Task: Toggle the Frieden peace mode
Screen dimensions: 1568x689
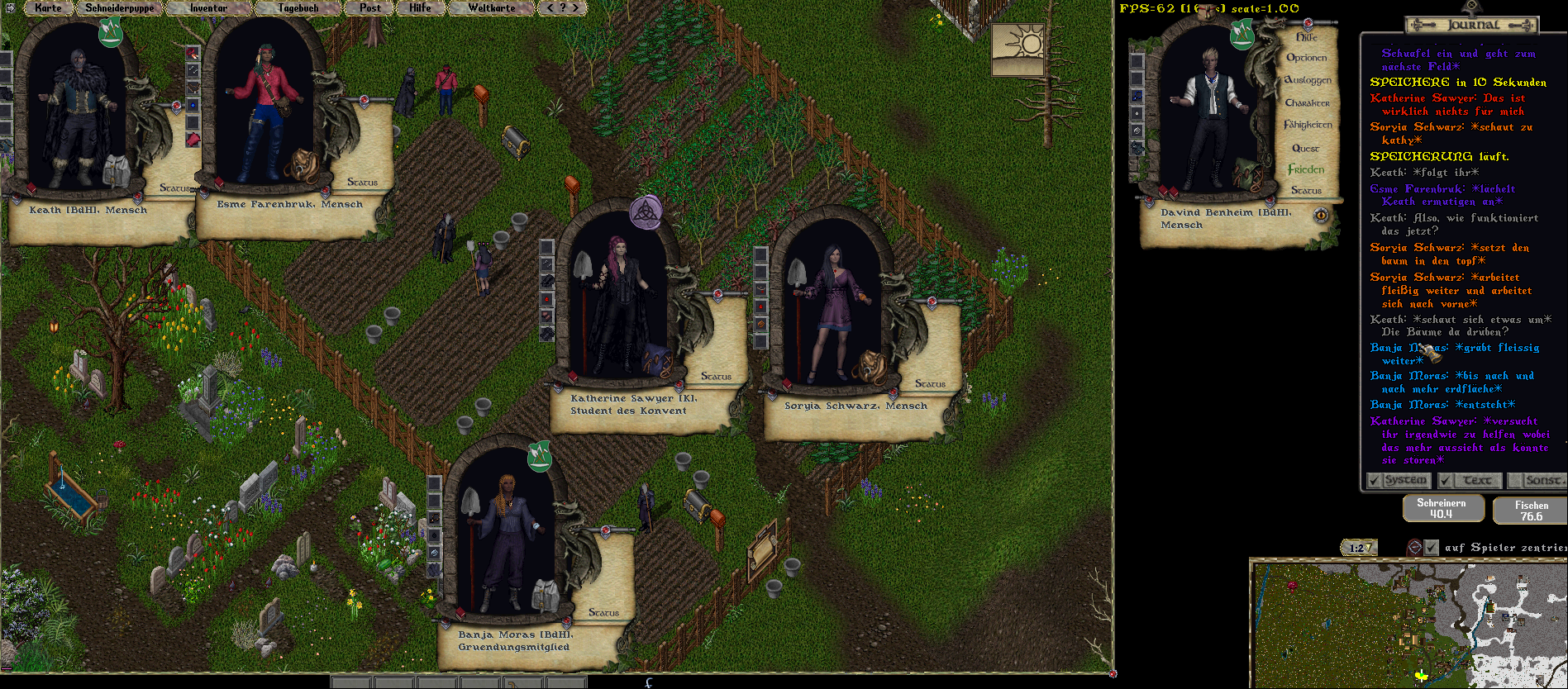Action: coord(1306,169)
